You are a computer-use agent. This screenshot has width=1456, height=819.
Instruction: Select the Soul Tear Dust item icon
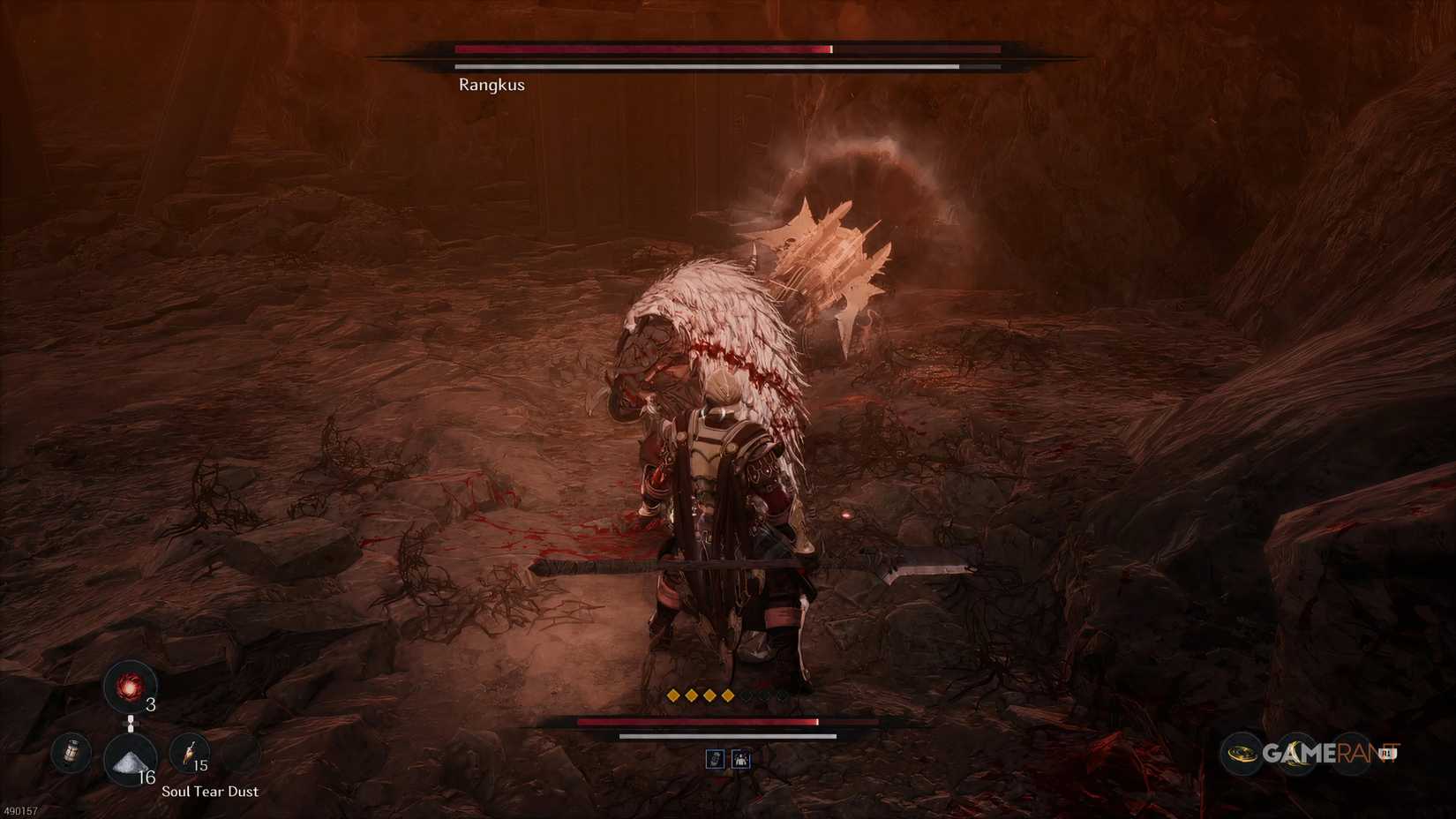[x=129, y=759]
